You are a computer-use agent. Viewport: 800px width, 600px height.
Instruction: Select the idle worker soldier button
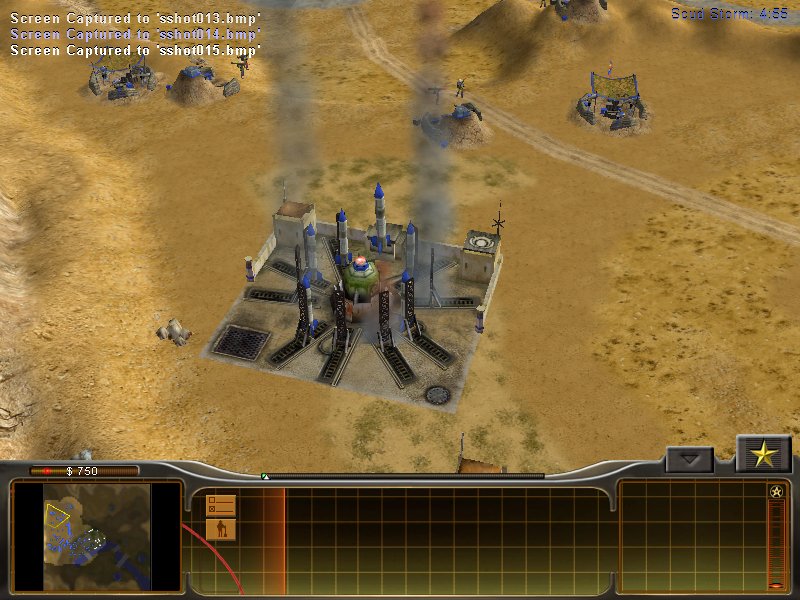point(221,528)
